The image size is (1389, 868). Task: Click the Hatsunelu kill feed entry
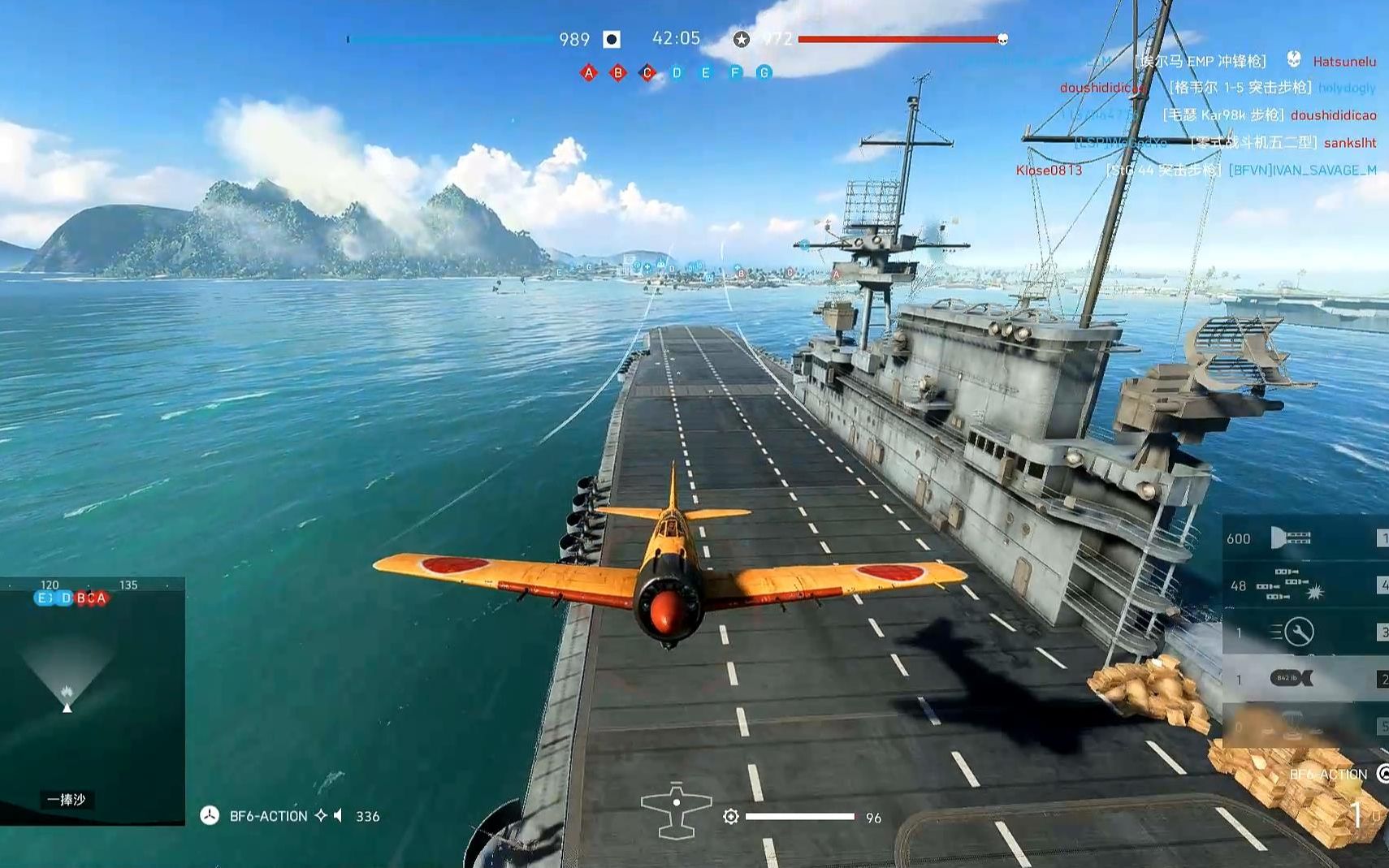(x=1344, y=61)
